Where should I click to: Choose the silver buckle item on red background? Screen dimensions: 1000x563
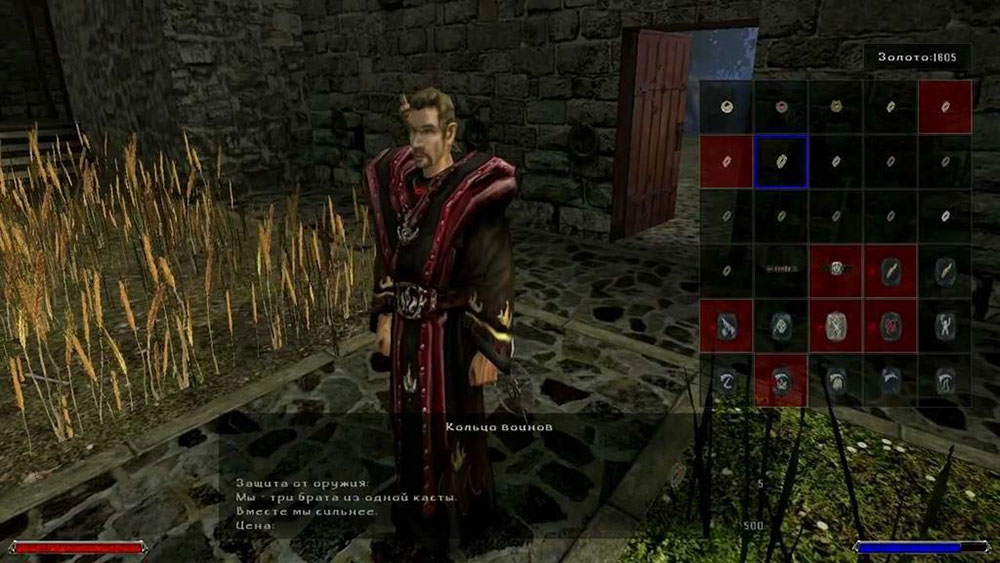tap(836, 271)
